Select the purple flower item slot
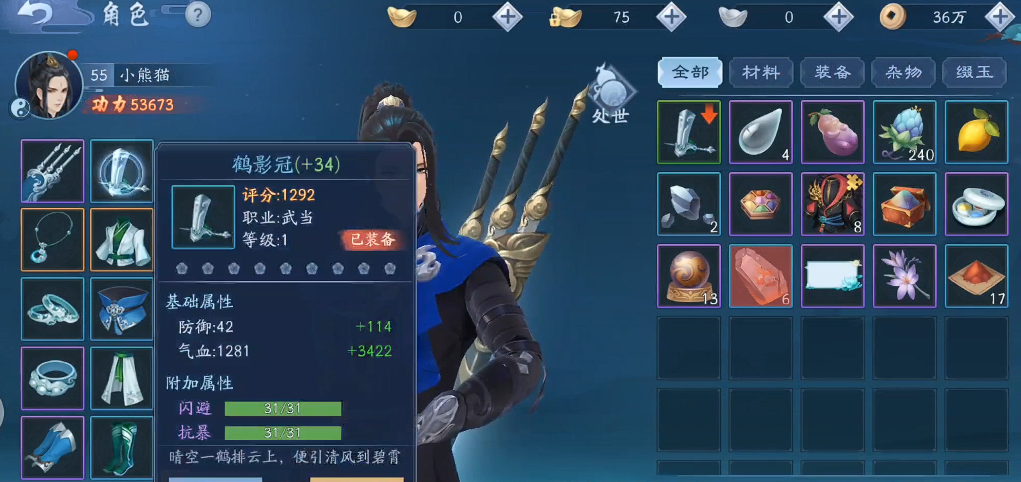The image size is (1021, 482). (904, 276)
